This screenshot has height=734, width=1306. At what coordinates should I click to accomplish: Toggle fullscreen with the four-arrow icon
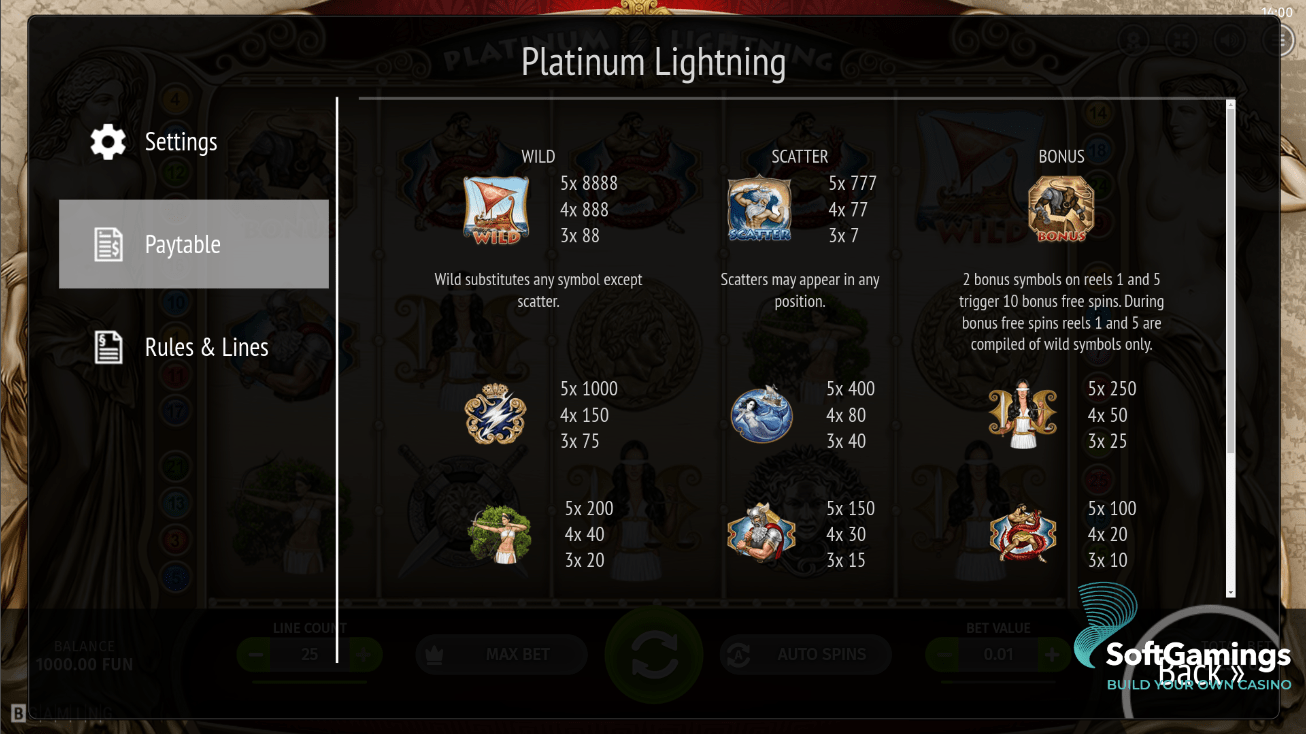(1180, 40)
